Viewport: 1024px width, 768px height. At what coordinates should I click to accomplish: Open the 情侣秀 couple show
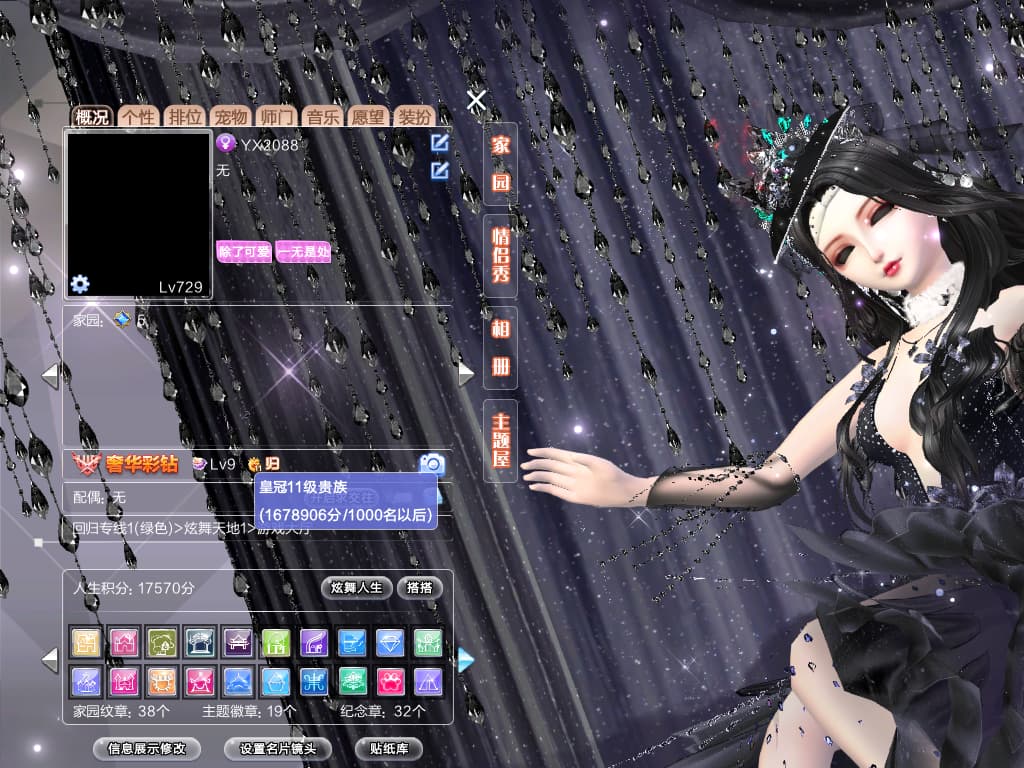(x=500, y=254)
